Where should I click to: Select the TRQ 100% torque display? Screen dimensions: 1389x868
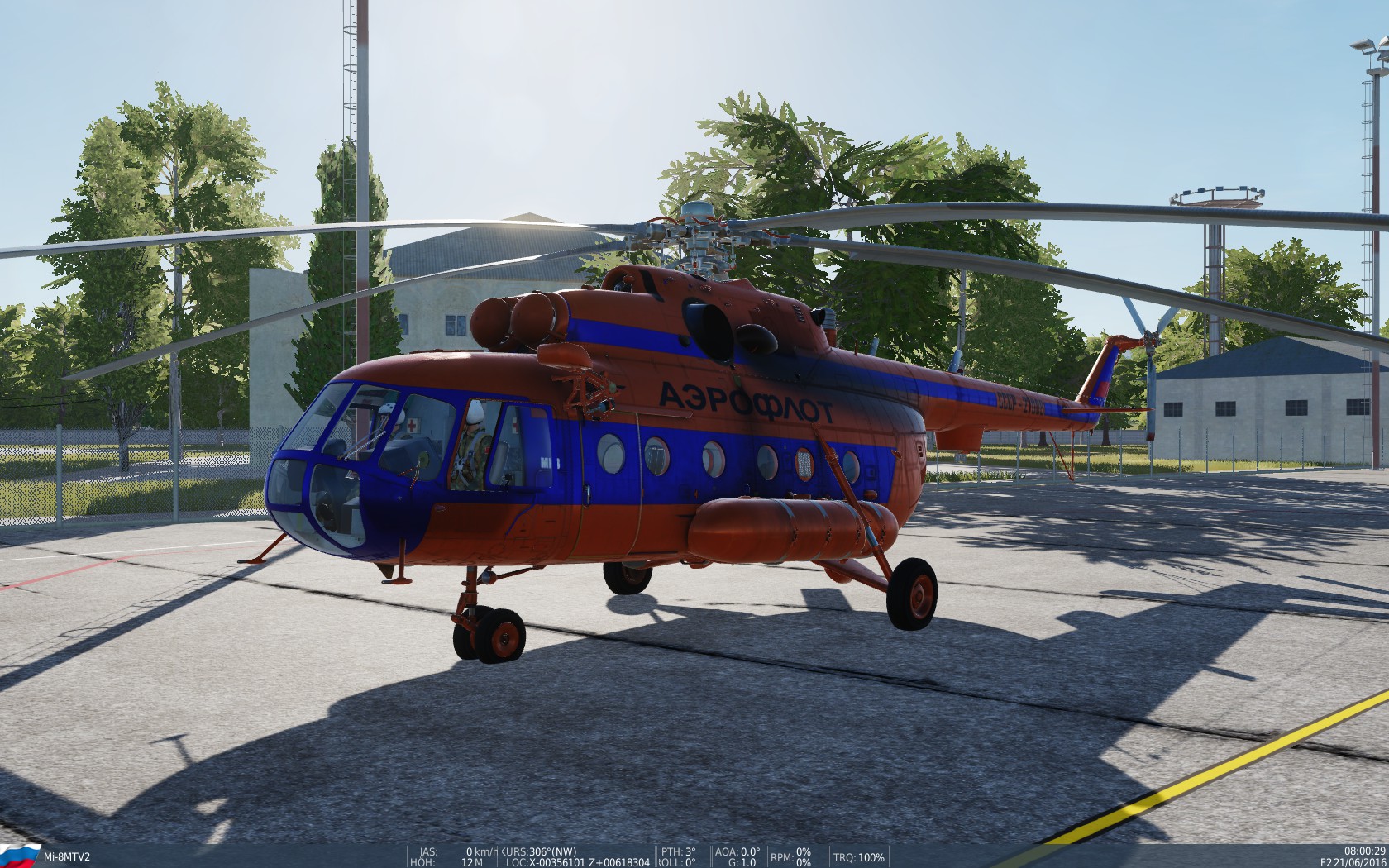click(860, 857)
